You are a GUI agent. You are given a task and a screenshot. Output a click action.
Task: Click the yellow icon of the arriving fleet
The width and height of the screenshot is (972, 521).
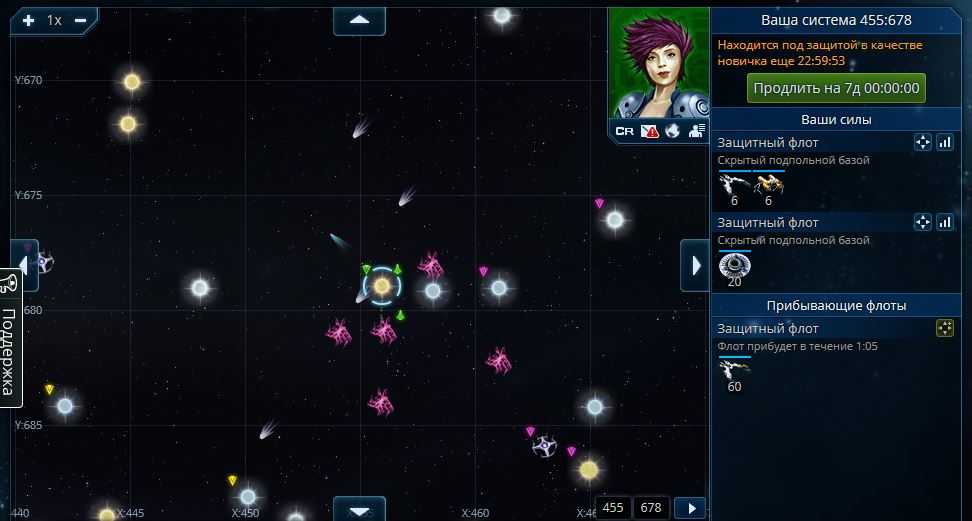click(944, 328)
